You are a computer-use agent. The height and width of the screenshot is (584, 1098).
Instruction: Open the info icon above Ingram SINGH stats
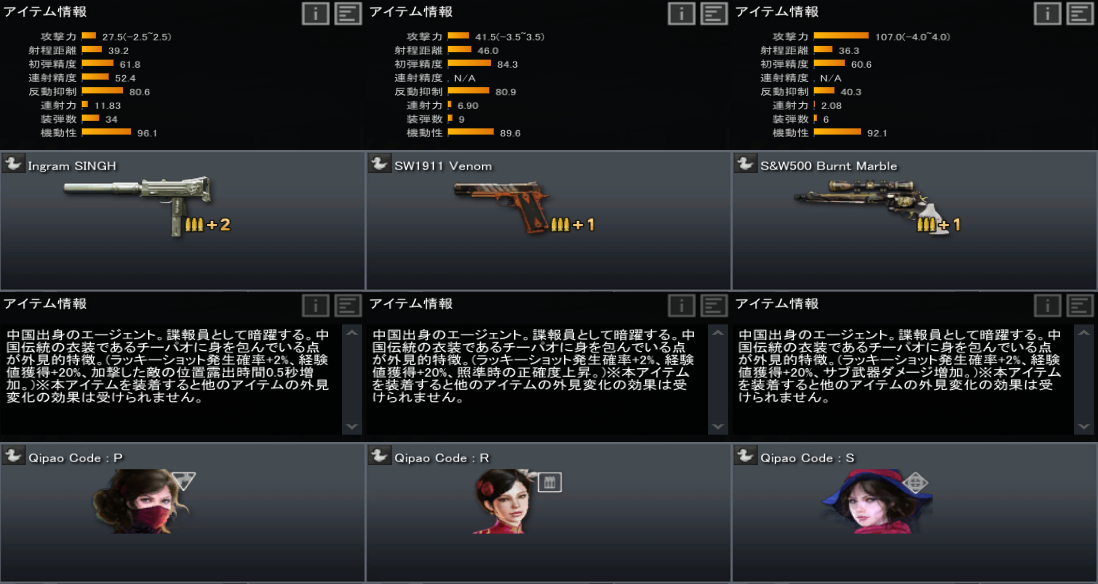pyautogui.click(x=316, y=13)
